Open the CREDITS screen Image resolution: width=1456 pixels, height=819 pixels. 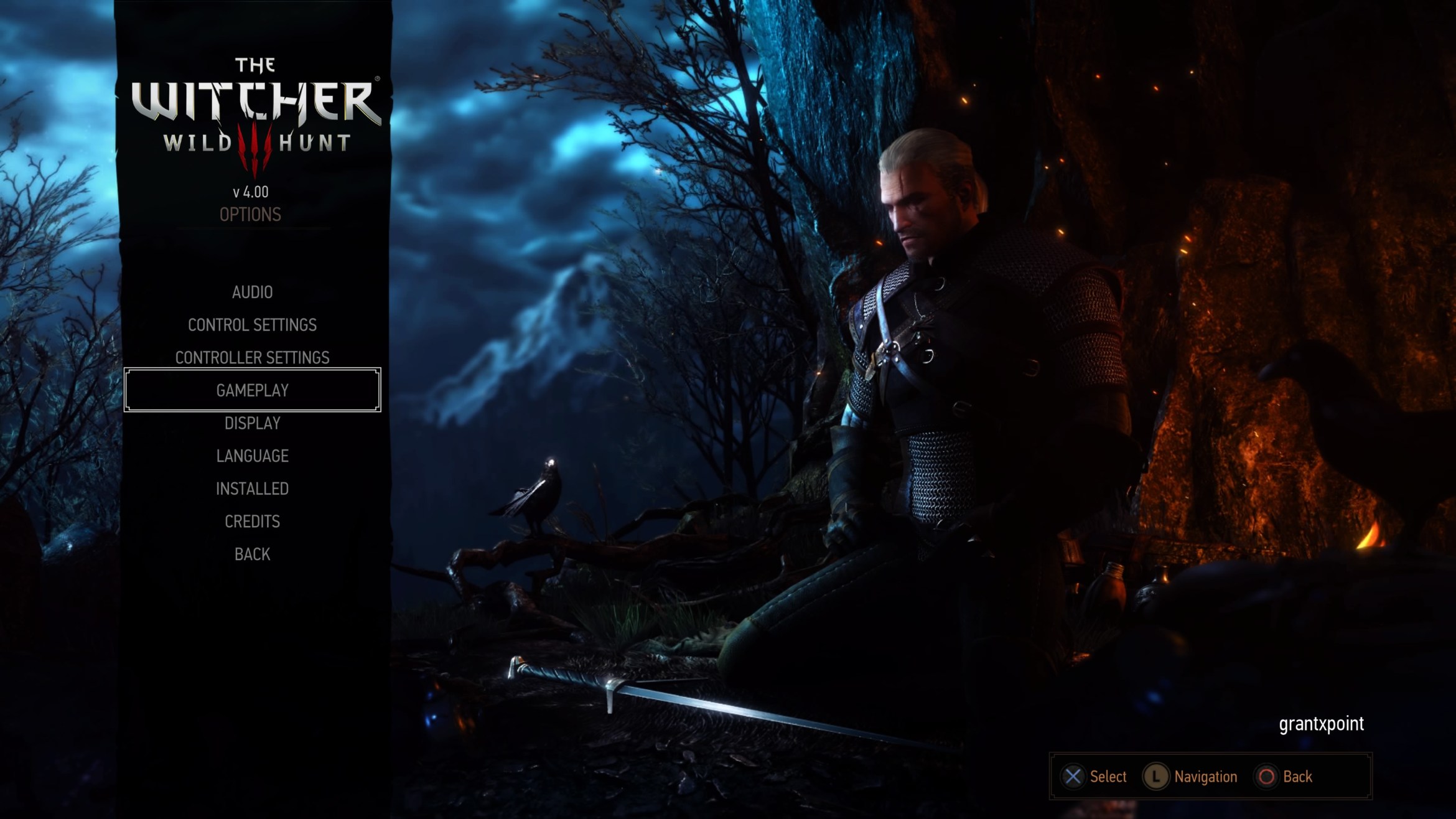point(251,521)
